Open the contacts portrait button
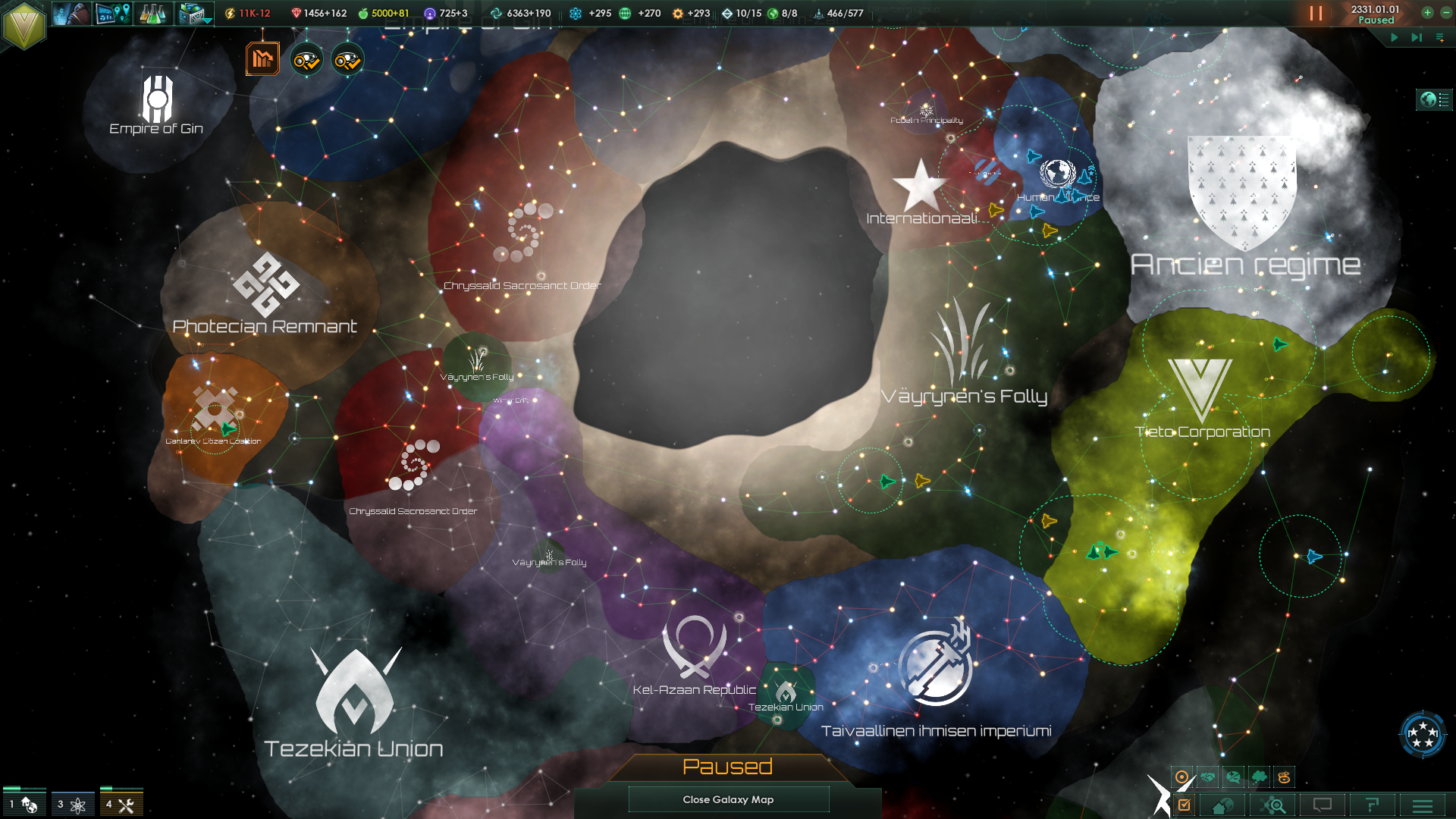 pyautogui.click(x=72, y=14)
